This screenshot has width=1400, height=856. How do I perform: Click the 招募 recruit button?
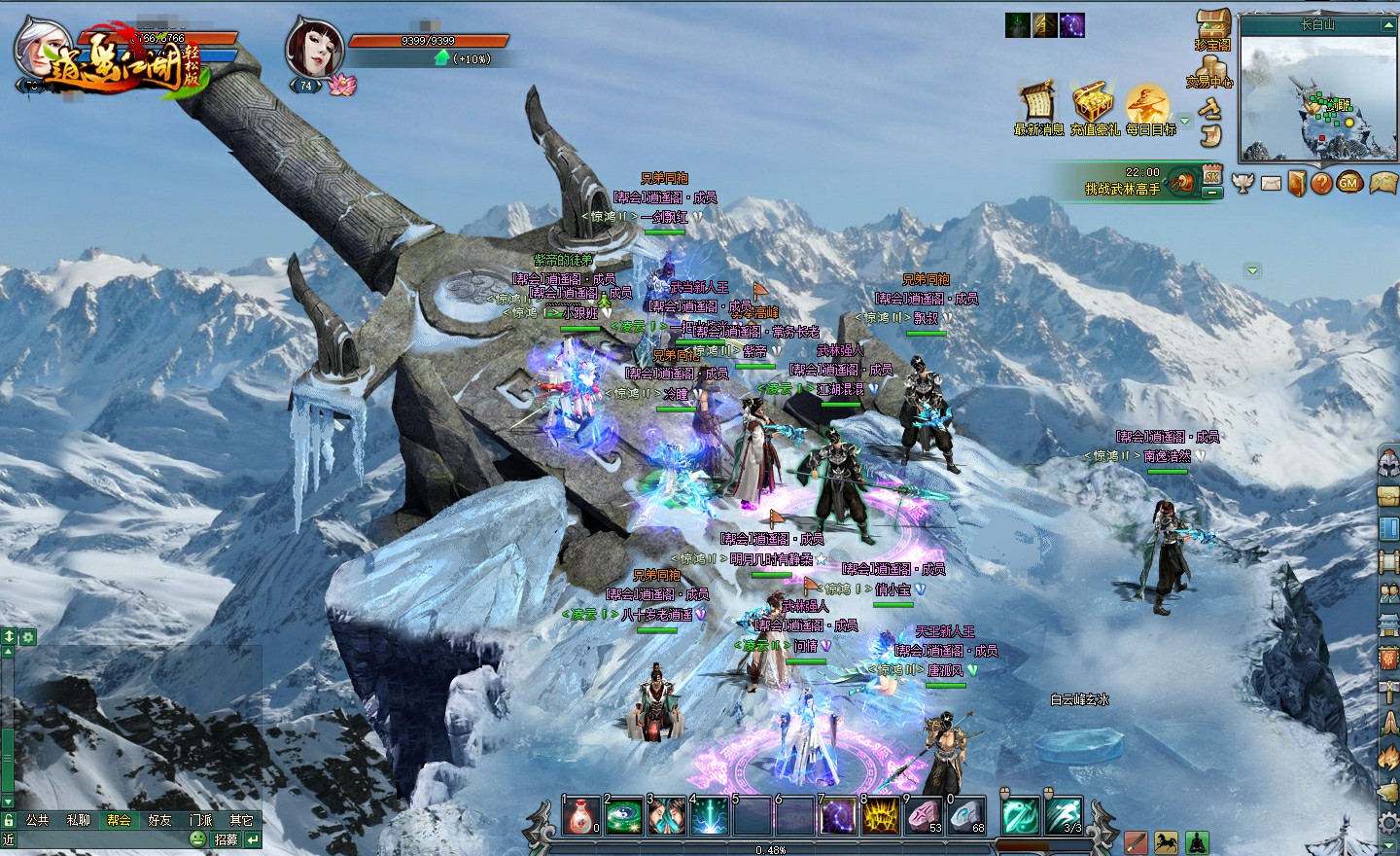point(226,839)
